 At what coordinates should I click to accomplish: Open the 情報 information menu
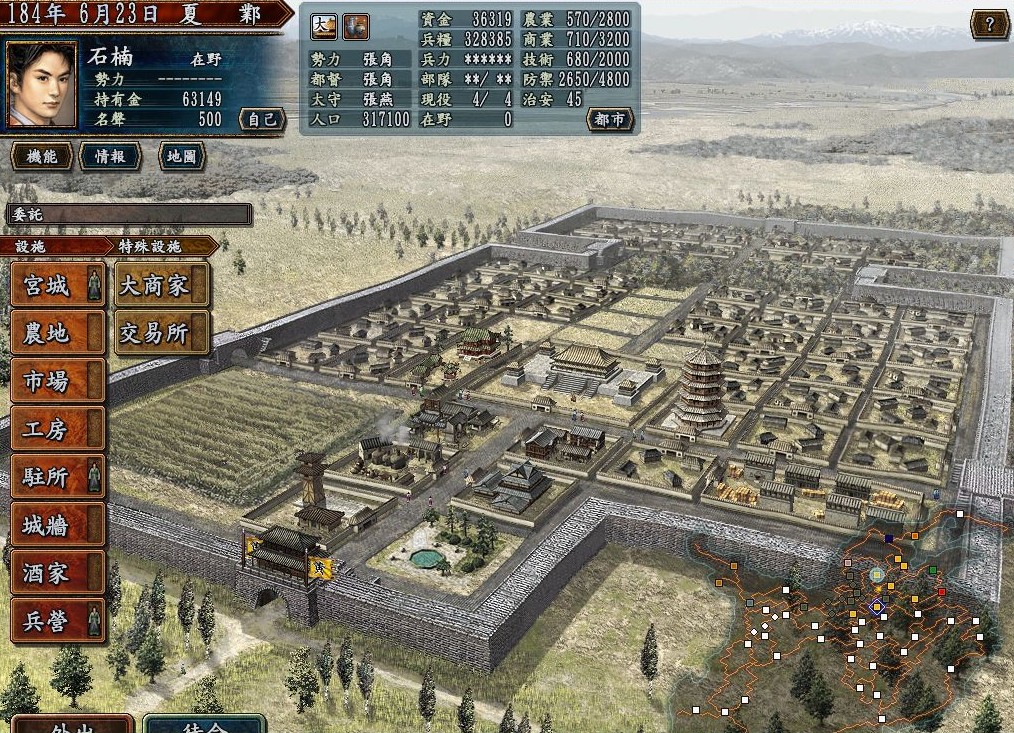click(x=109, y=156)
